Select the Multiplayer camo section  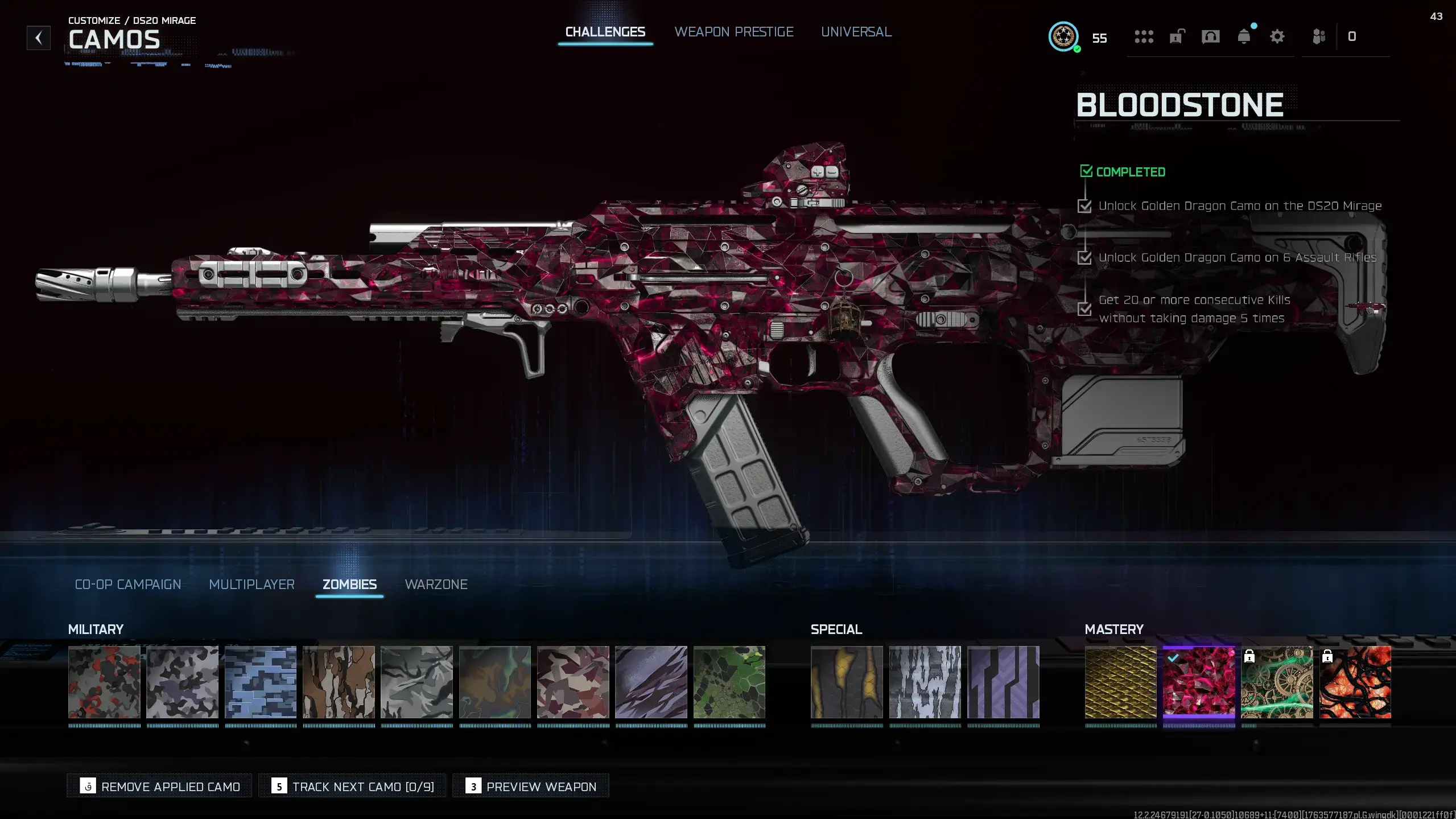pos(251,585)
